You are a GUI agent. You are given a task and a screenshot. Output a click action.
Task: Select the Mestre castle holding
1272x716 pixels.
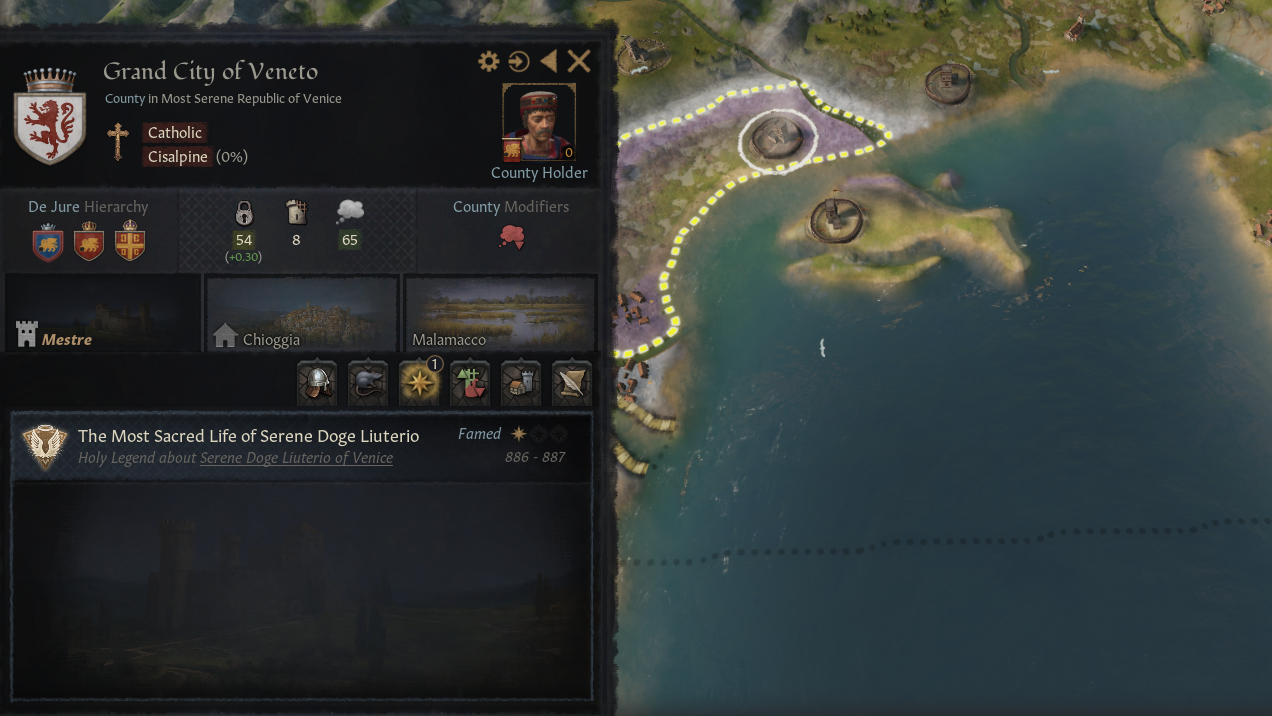coord(103,314)
